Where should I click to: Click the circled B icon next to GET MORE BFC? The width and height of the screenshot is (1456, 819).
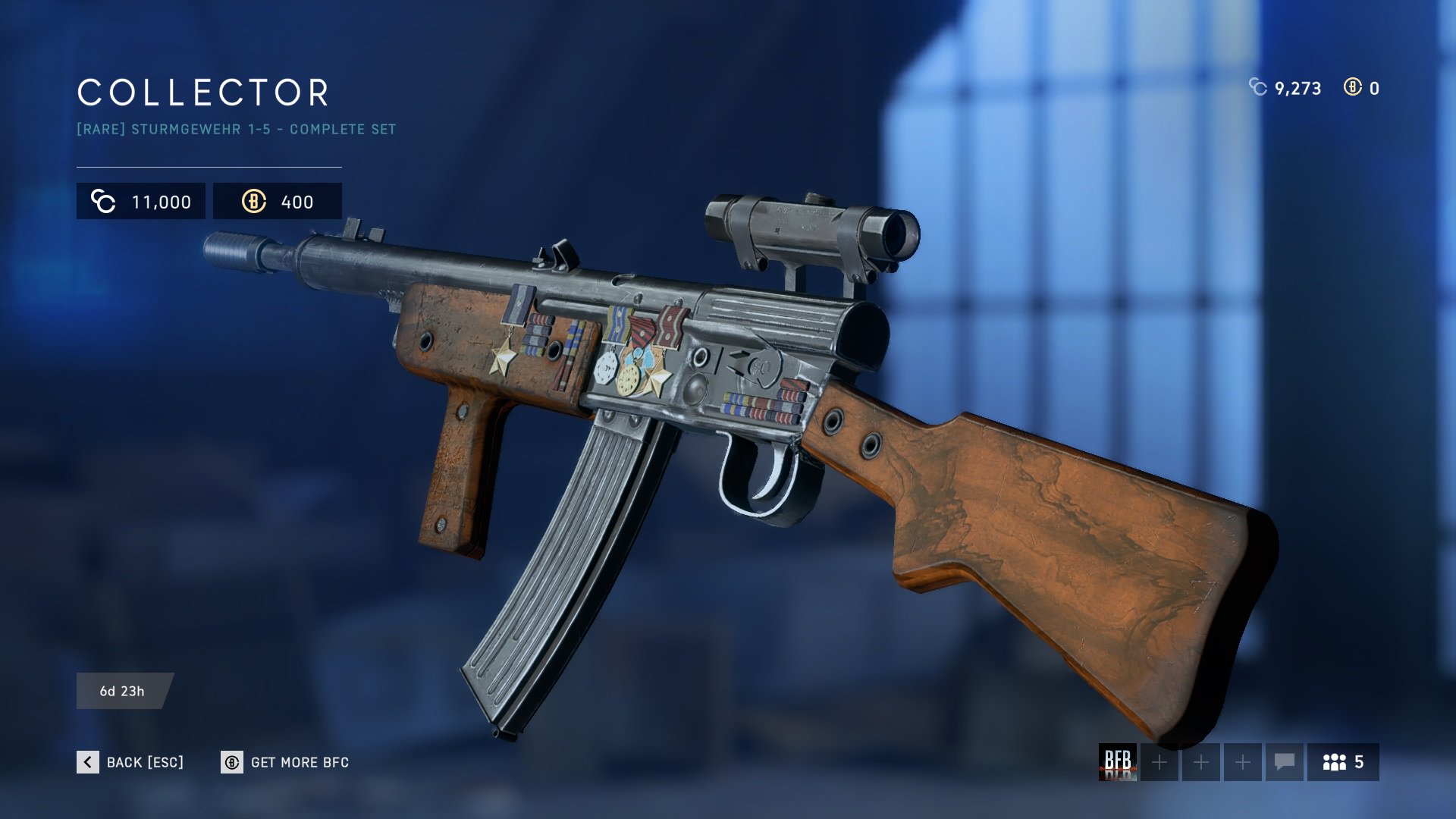tap(231, 762)
